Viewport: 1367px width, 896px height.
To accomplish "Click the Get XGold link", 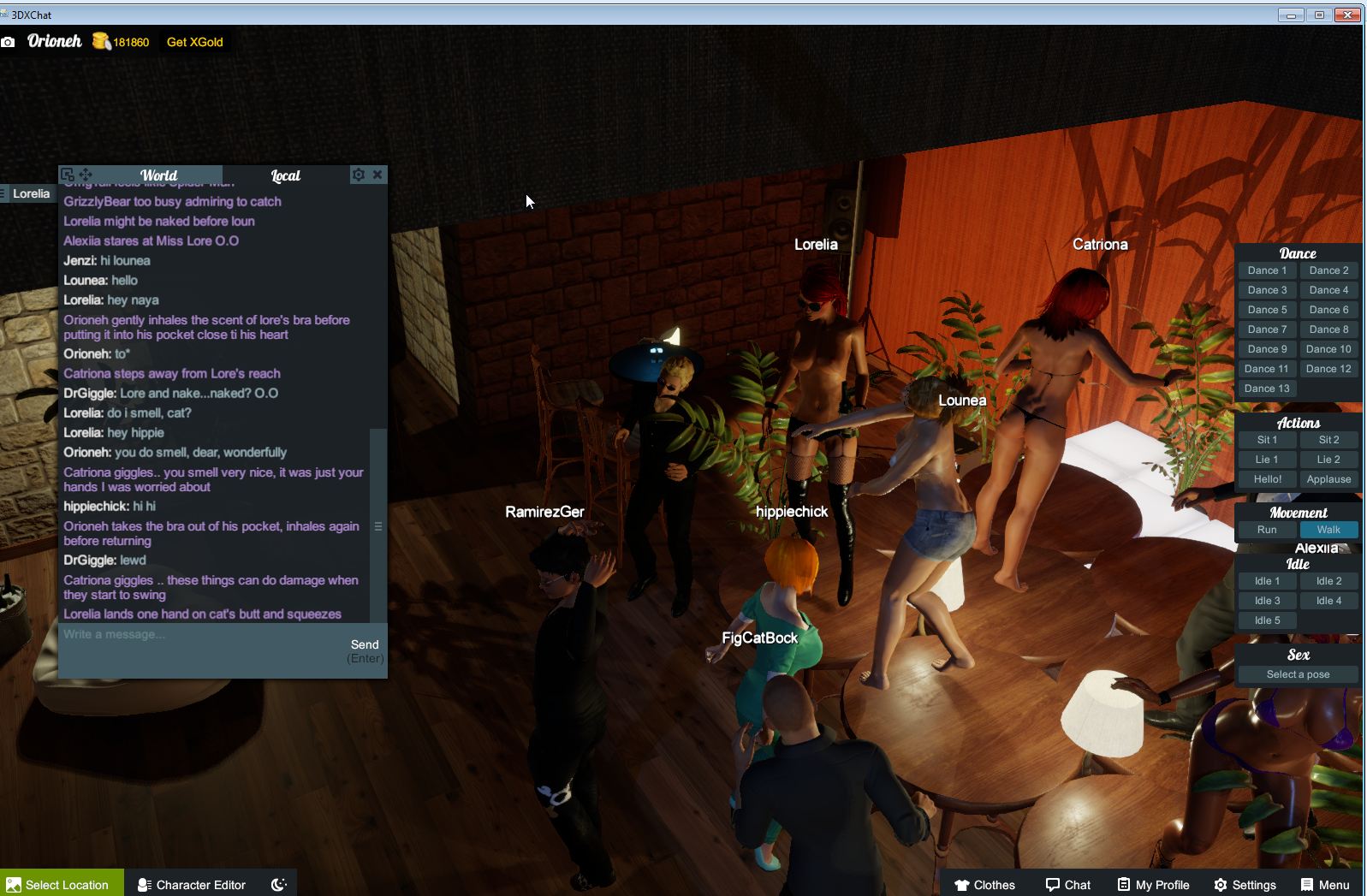I will coord(194,41).
